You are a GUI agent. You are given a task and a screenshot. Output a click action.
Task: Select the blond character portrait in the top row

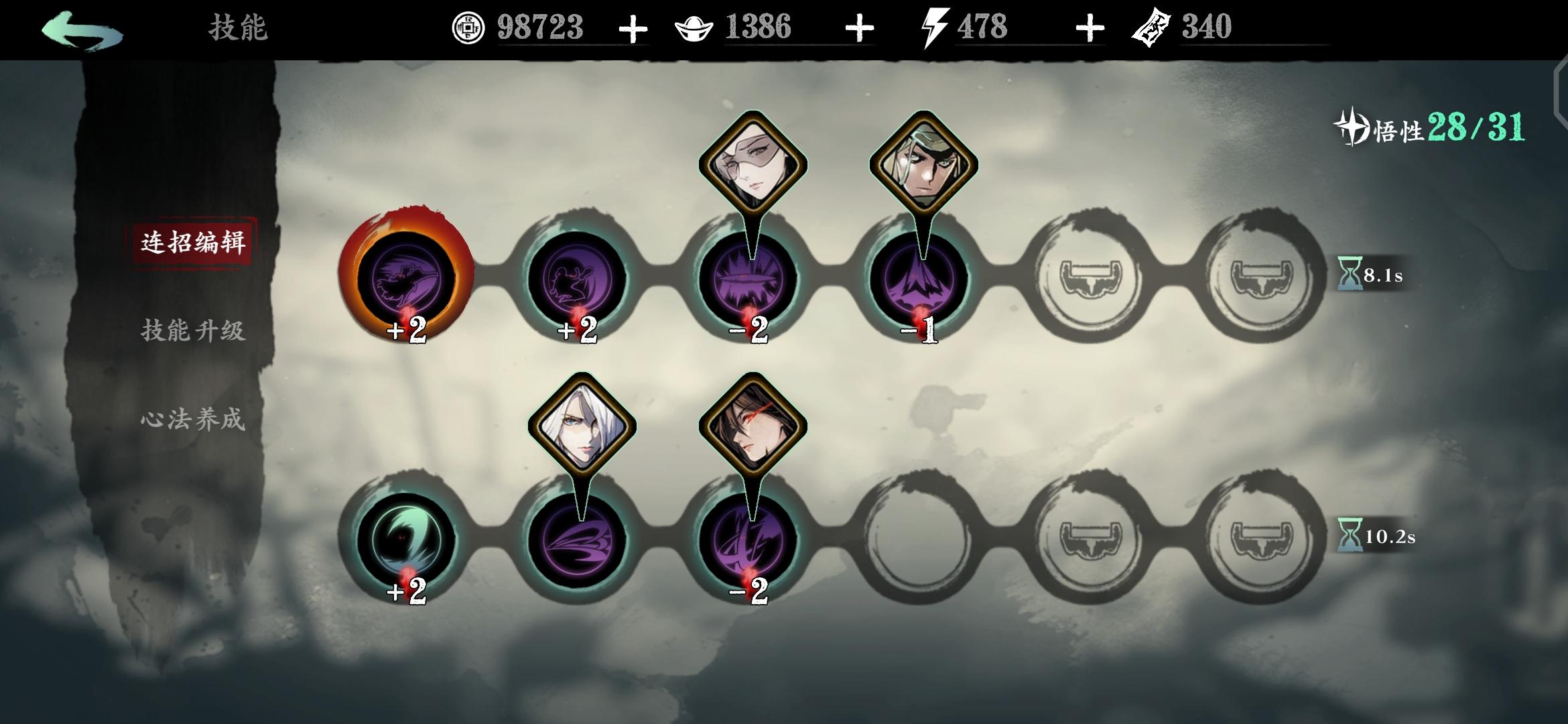coord(925,161)
